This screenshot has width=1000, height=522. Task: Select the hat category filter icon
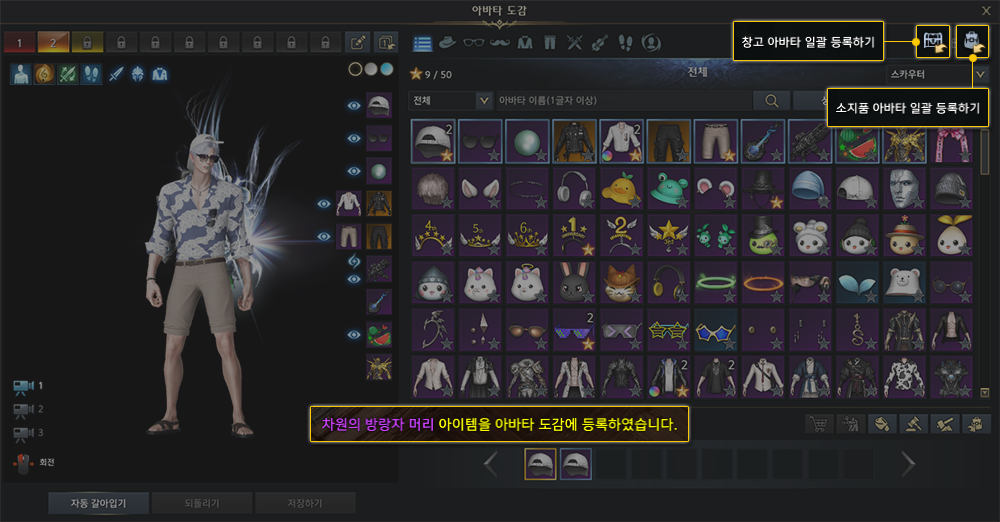tap(448, 42)
